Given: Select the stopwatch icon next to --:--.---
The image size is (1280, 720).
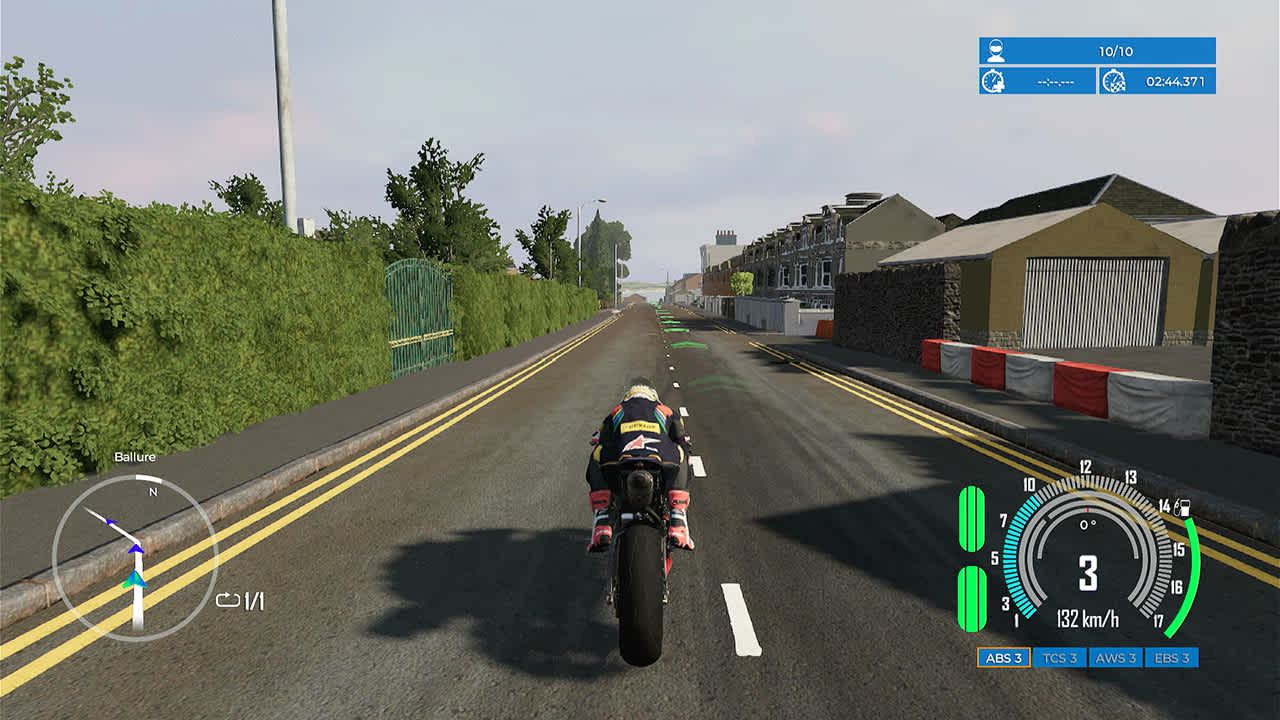Looking at the screenshot, I should tap(994, 82).
